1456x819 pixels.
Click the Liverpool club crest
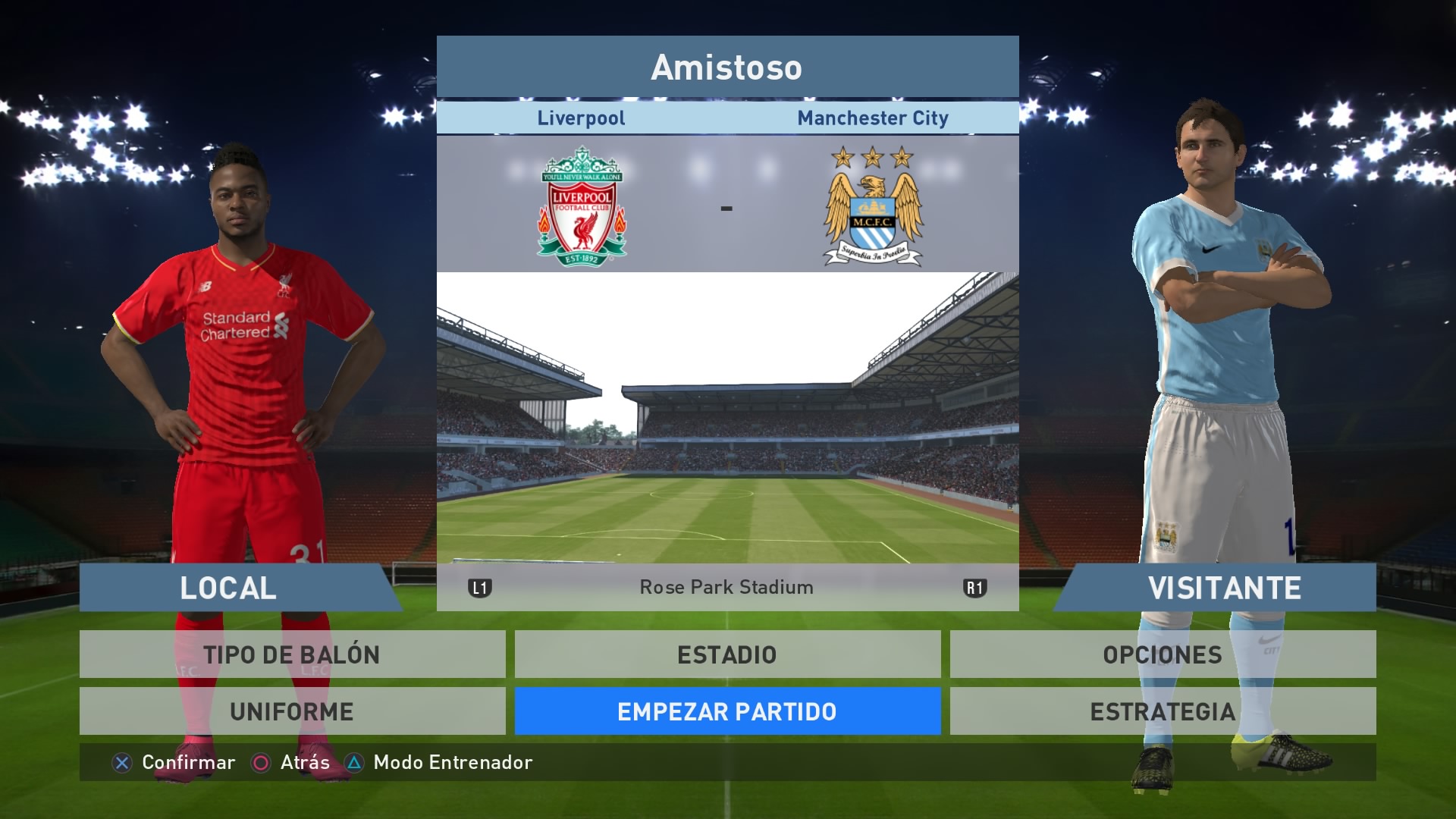point(582,206)
